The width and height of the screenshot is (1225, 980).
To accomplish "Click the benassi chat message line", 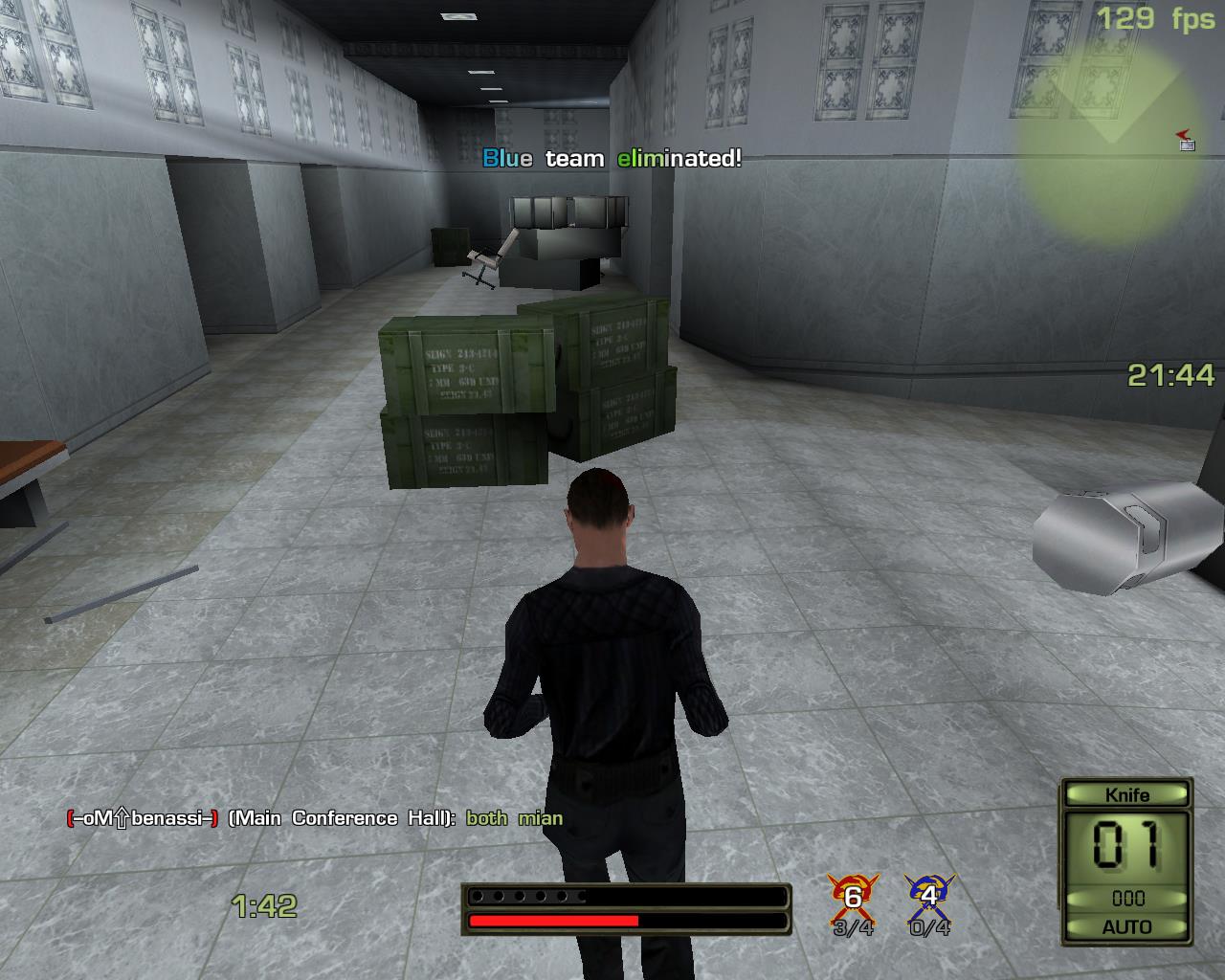I will pos(315,818).
